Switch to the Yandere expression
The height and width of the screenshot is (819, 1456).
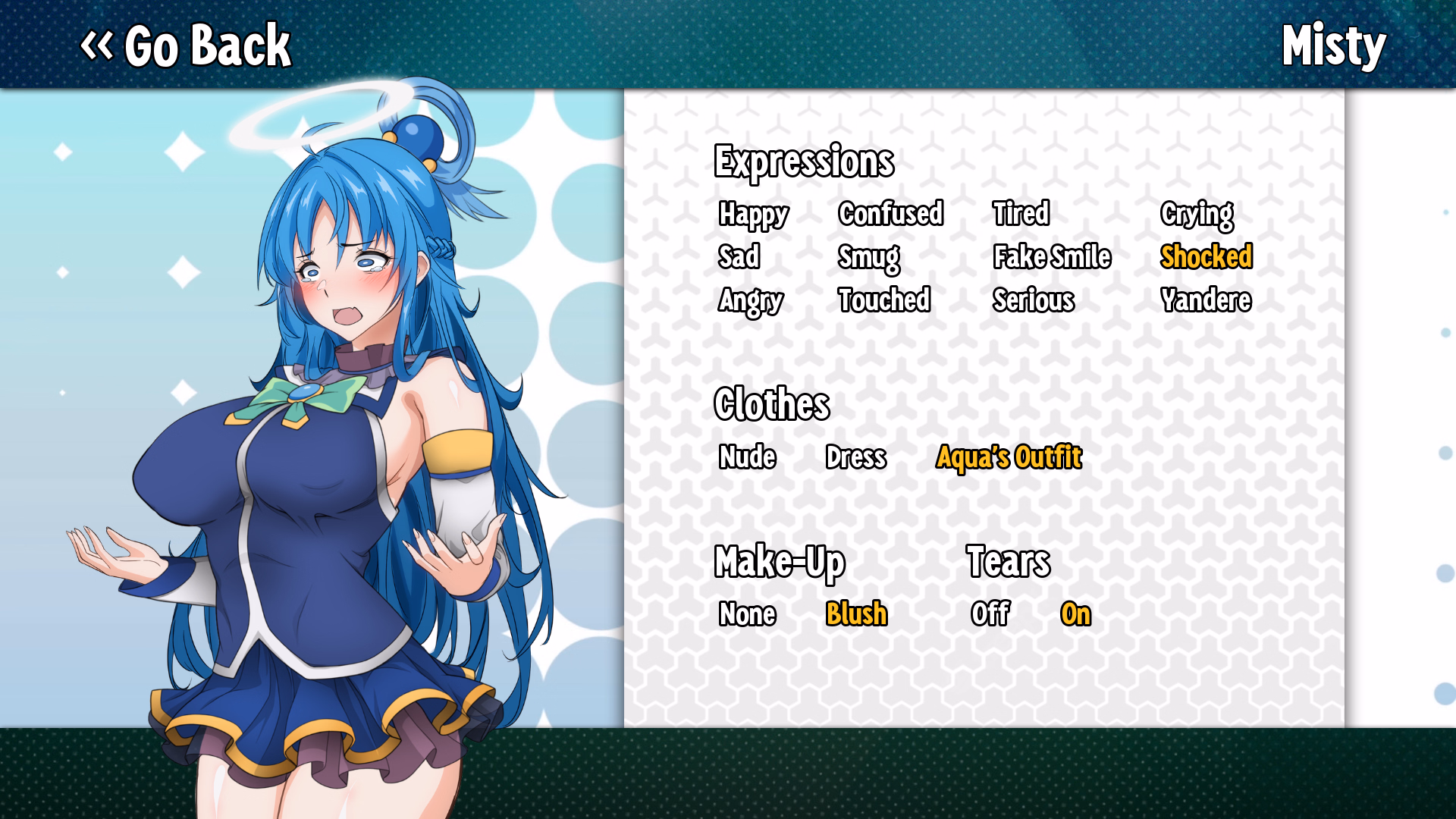[x=1207, y=301]
